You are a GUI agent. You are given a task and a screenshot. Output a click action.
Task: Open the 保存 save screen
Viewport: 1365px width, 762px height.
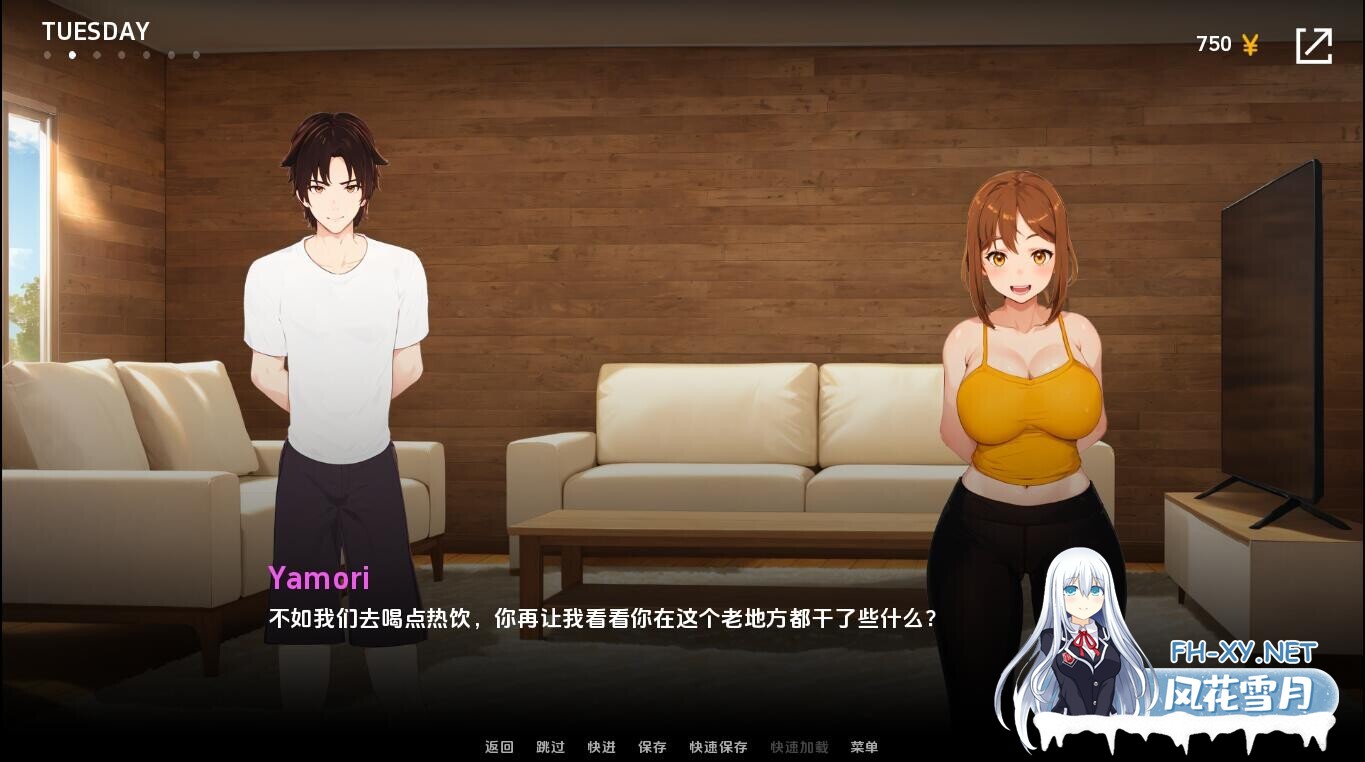point(652,747)
